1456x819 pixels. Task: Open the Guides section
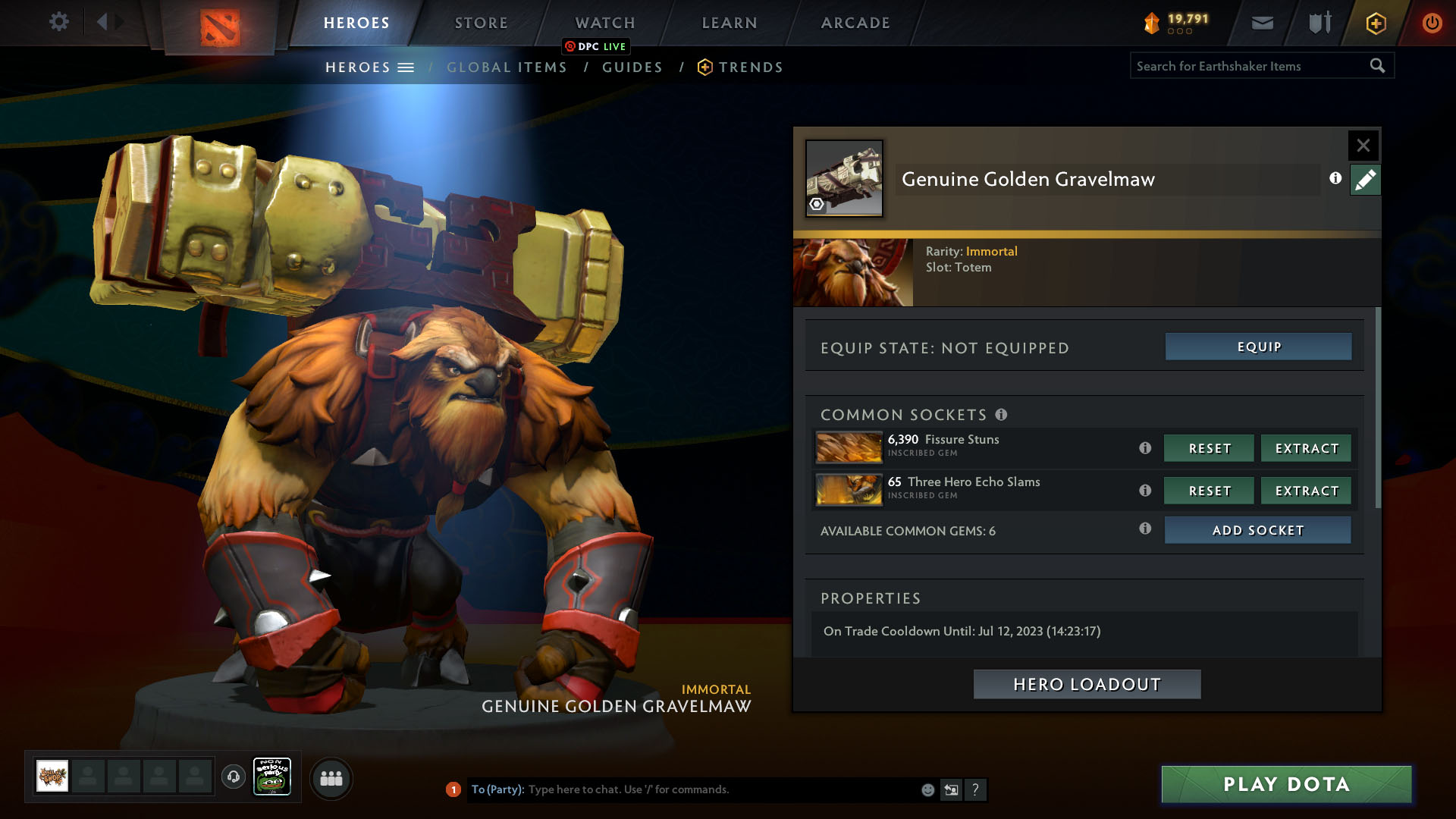coord(632,67)
